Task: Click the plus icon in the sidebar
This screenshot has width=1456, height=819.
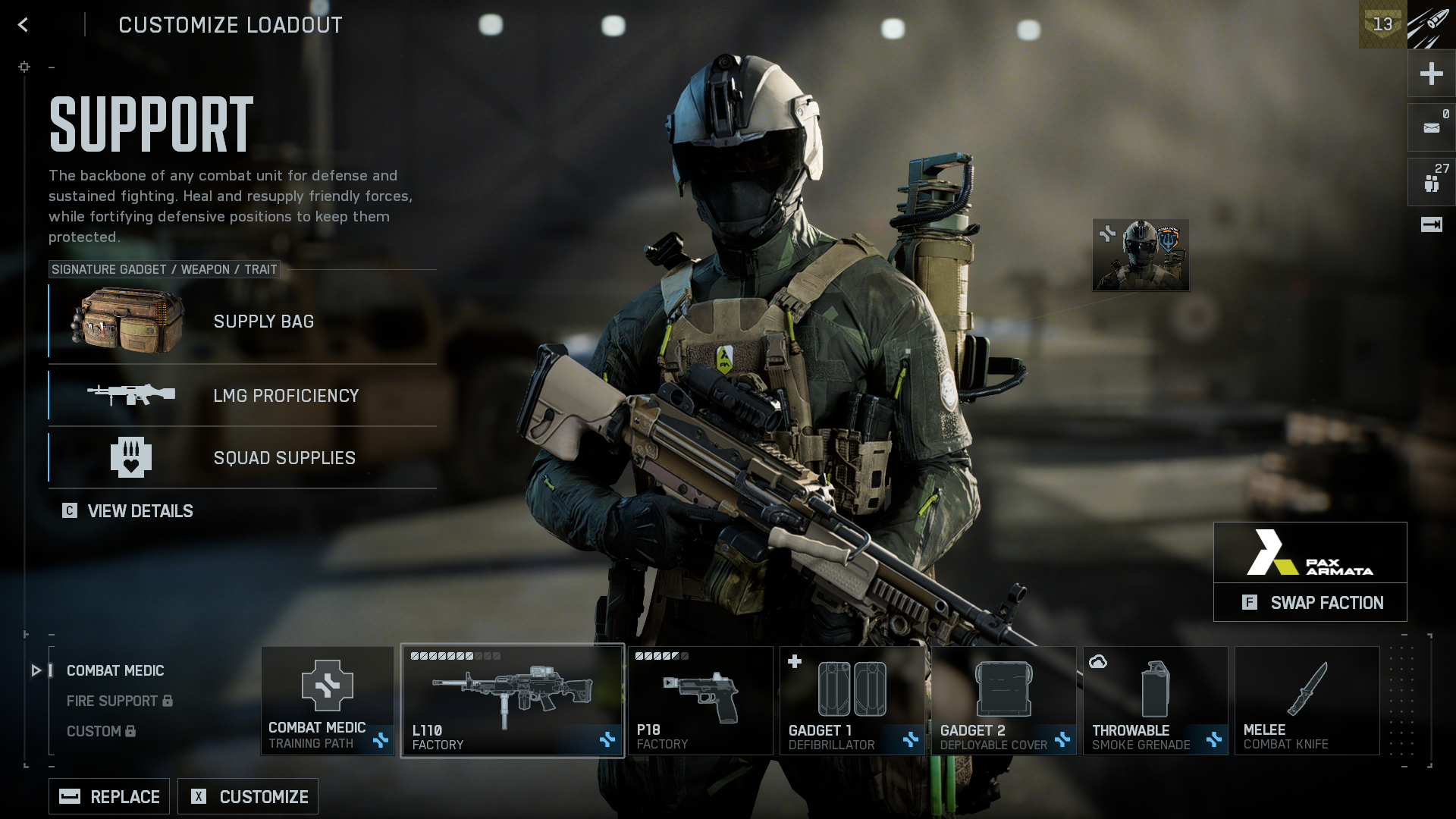Action: 1431,74
